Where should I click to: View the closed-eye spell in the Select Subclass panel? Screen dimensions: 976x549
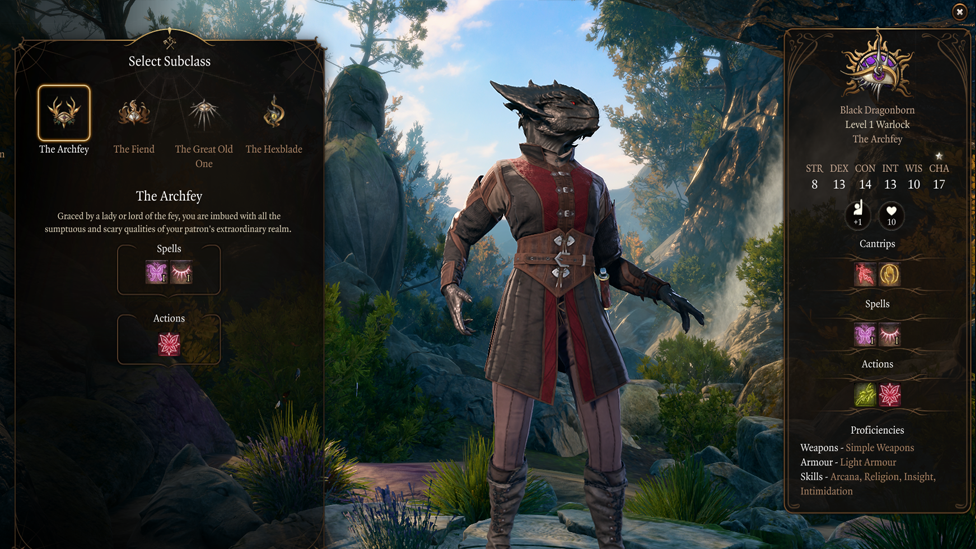182,272
